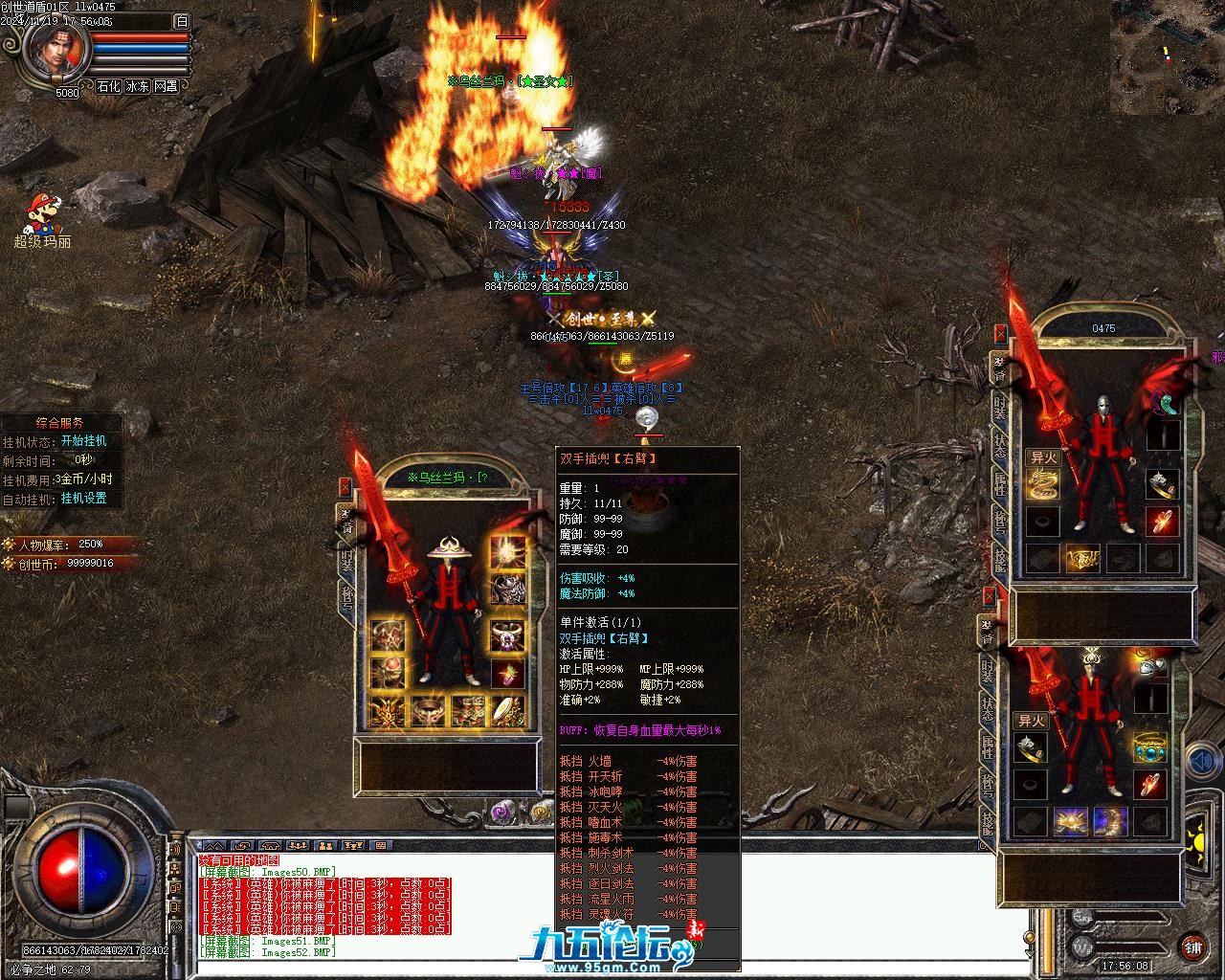The width and height of the screenshot is (1225, 980).
Task: Open the 挂机设置 auto-battle settings
Action: coord(83,499)
